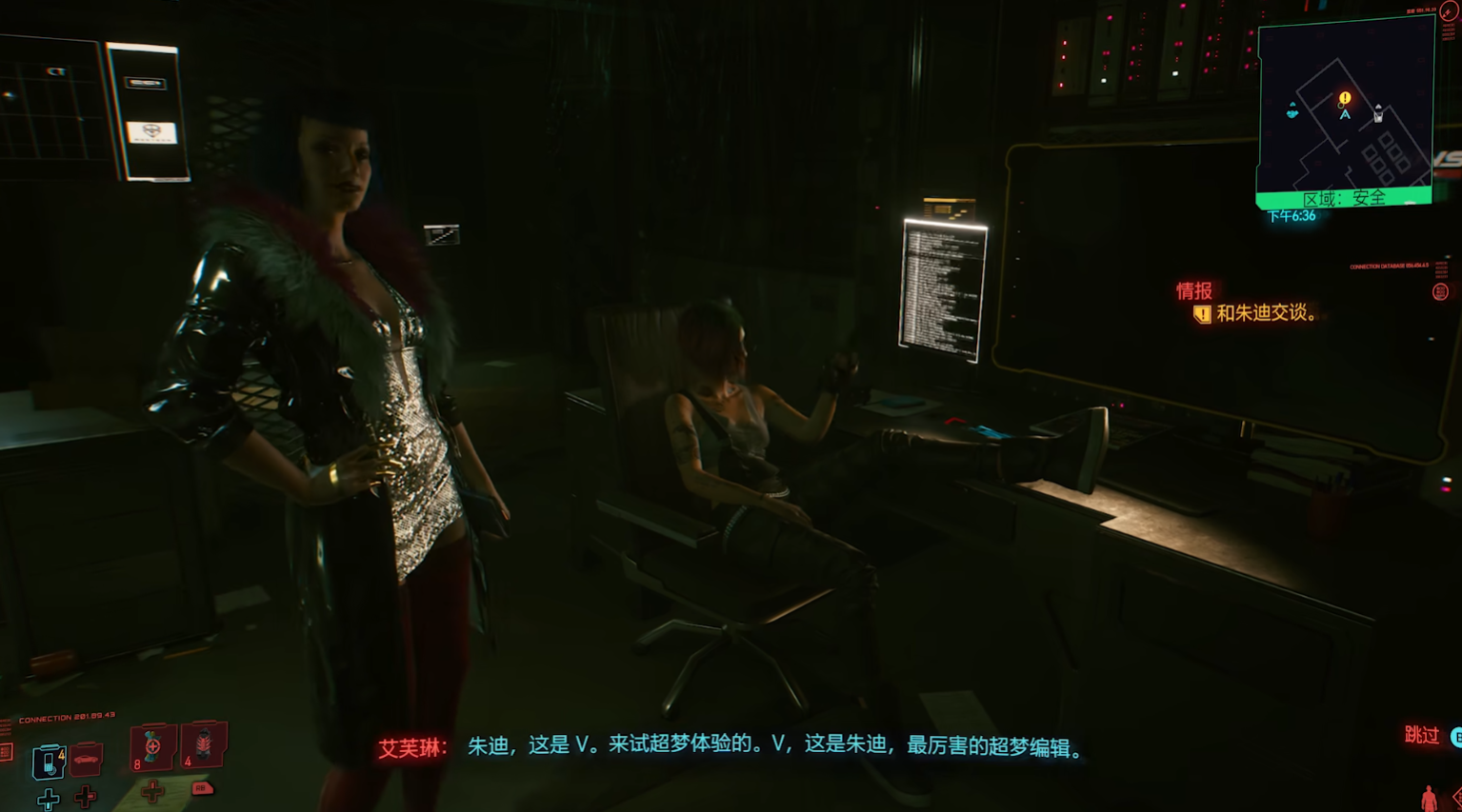This screenshot has width=1462, height=812.
Task: Select the health inflator consumable showing 8
Action: pos(151,748)
